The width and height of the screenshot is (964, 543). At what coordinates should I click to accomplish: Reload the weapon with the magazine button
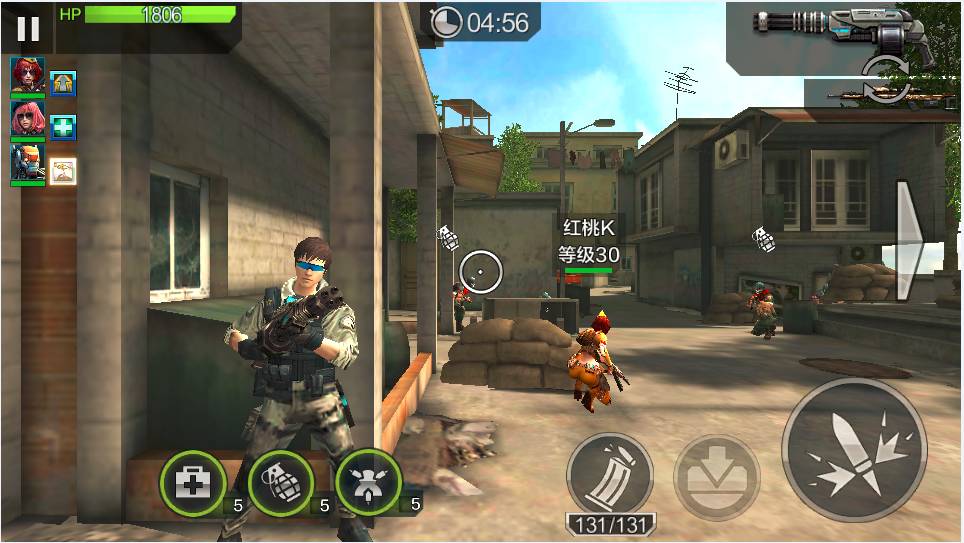(609, 475)
